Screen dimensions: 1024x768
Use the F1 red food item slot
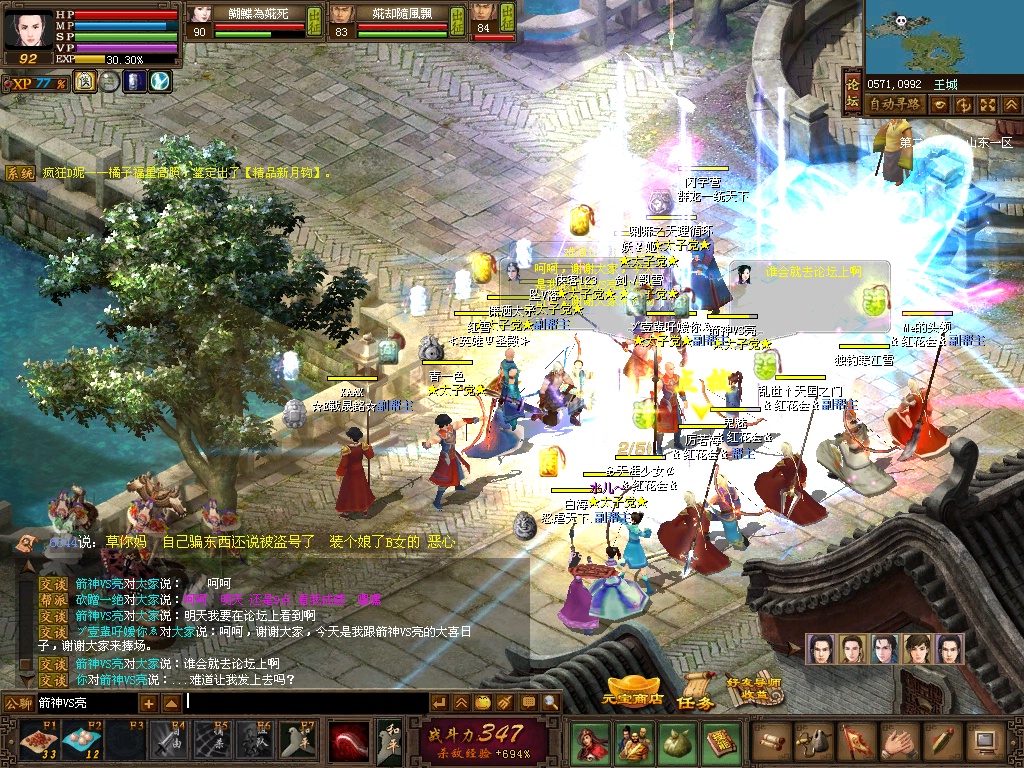point(38,741)
